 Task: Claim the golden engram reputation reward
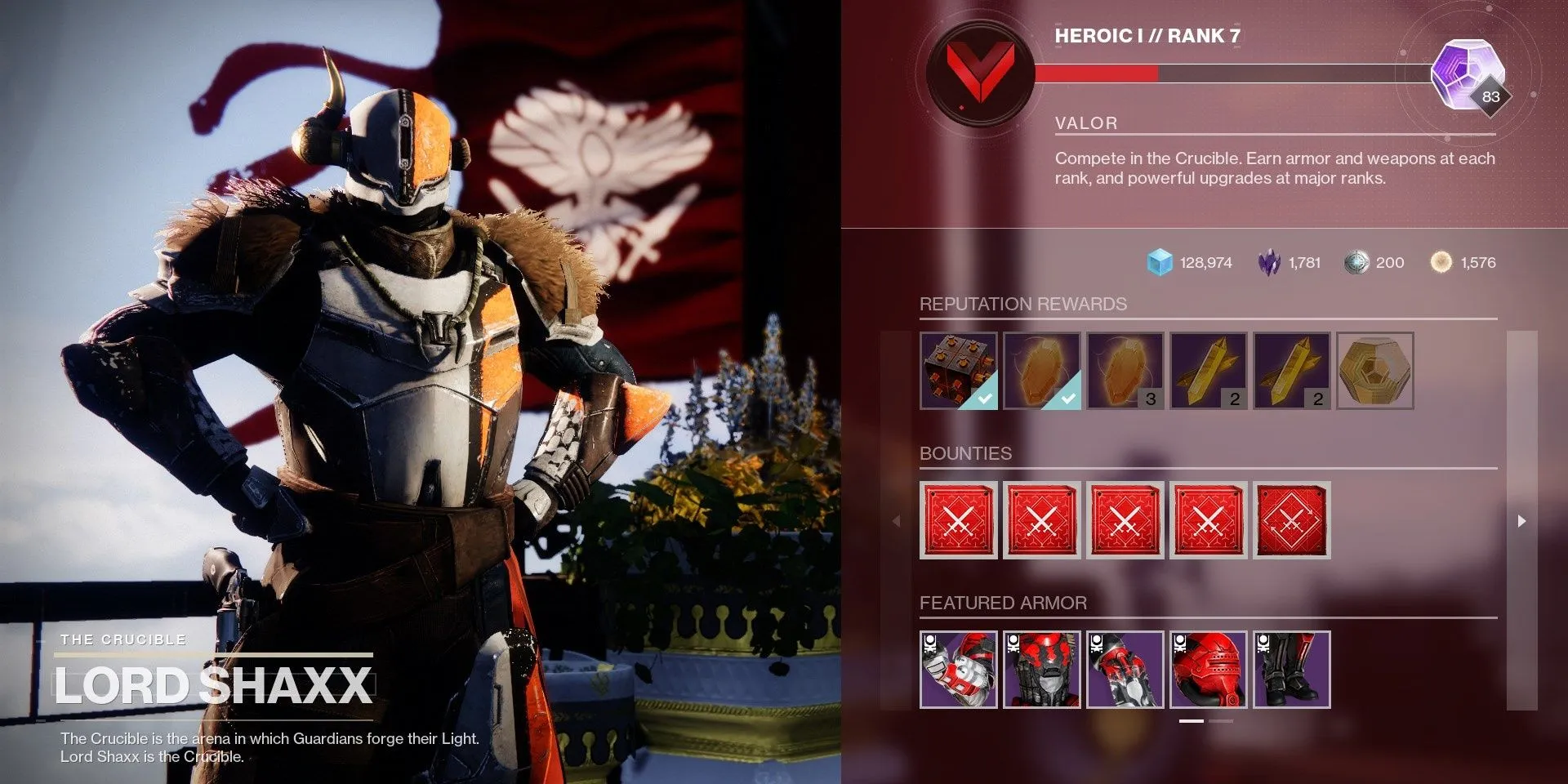pyautogui.click(x=1375, y=371)
